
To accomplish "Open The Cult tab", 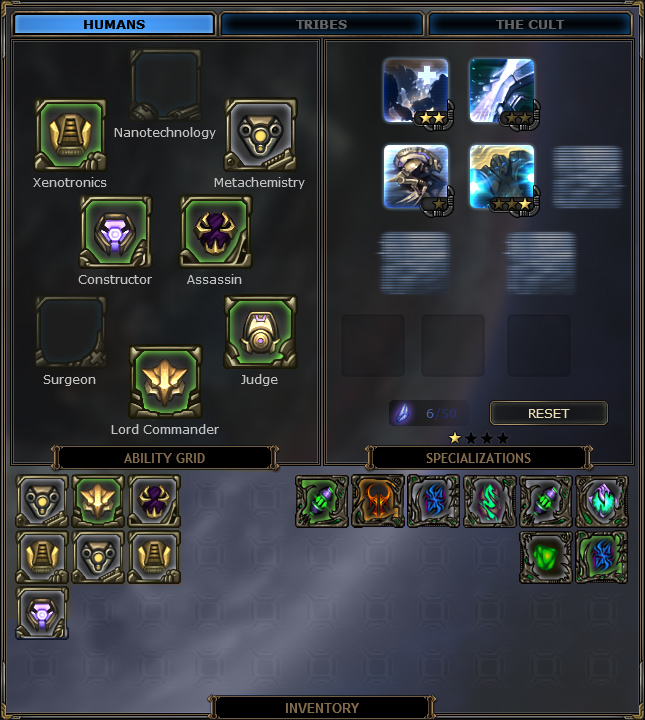I will pyautogui.click(x=529, y=24).
